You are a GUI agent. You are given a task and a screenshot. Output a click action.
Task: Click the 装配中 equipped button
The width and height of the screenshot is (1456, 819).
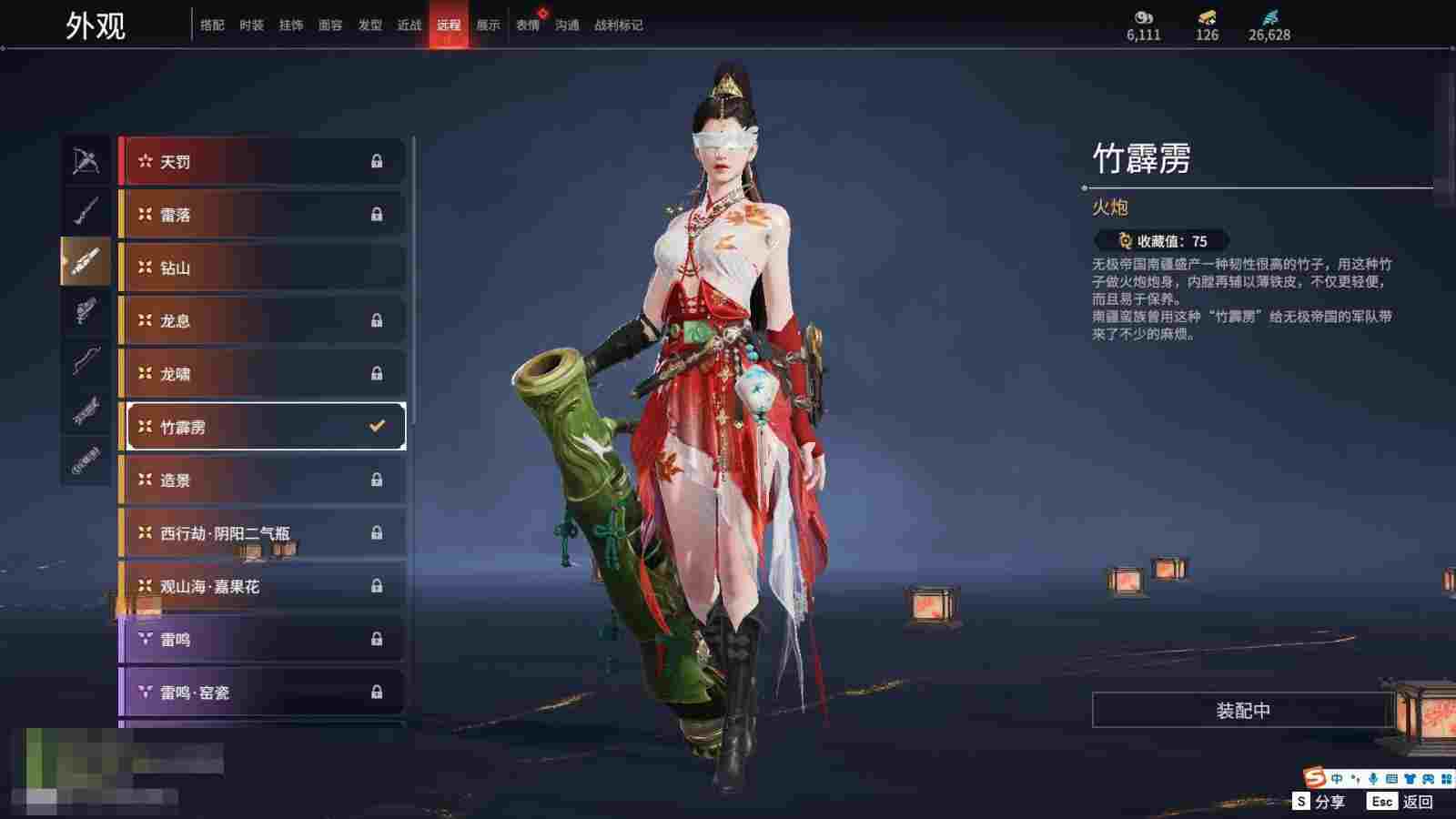pyautogui.click(x=1243, y=711)
